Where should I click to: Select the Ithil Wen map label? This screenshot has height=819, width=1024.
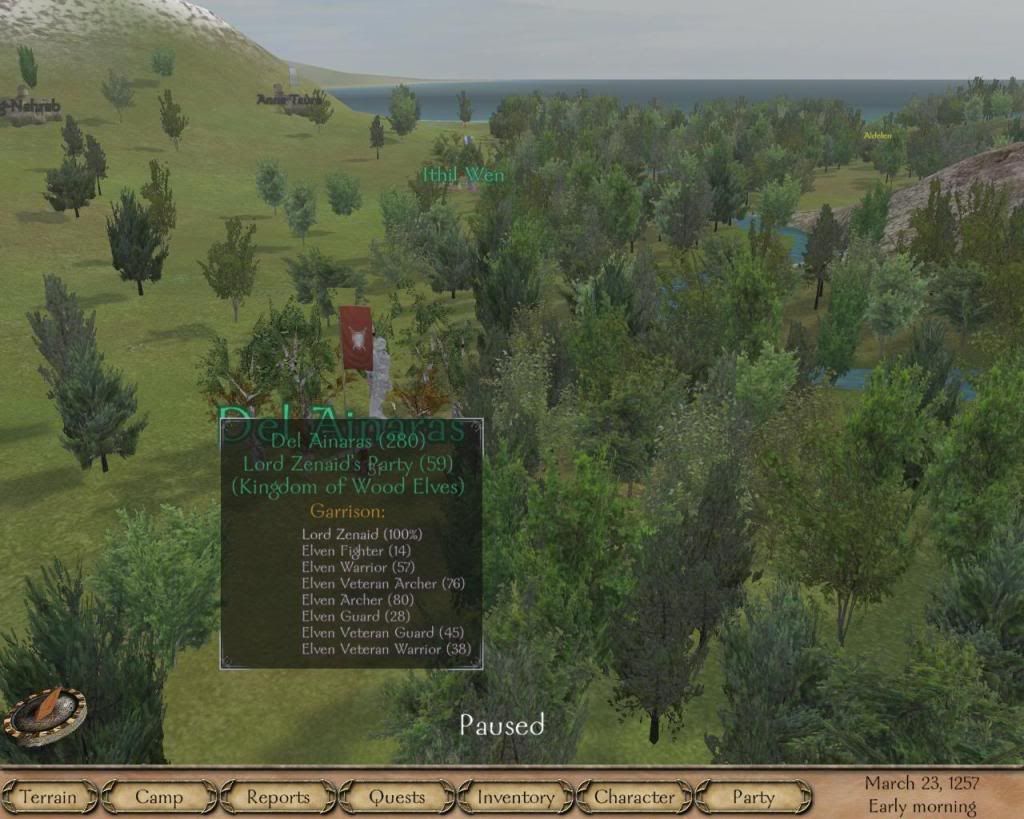462,175
